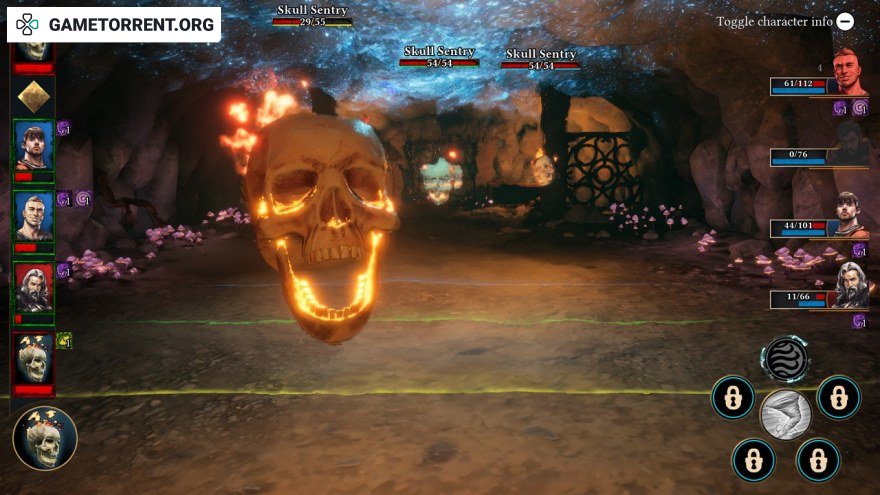This screenshot has width=880, height=495.
Task: Select the red-bearded bald hero portrait
Action: click(x=849, y=71)
